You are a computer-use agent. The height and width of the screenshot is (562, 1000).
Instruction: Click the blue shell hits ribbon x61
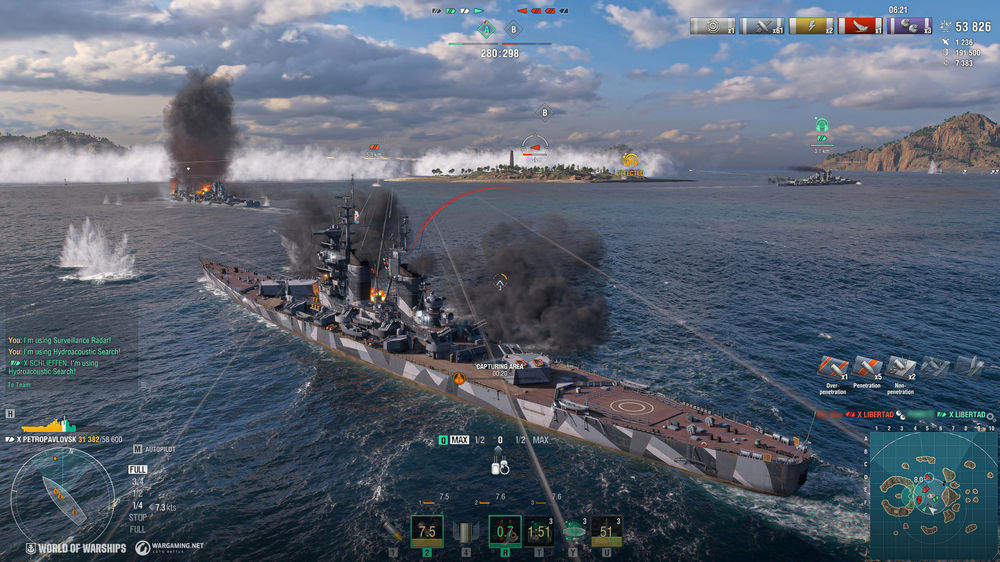pyautogui.click(x=762, y=26)
